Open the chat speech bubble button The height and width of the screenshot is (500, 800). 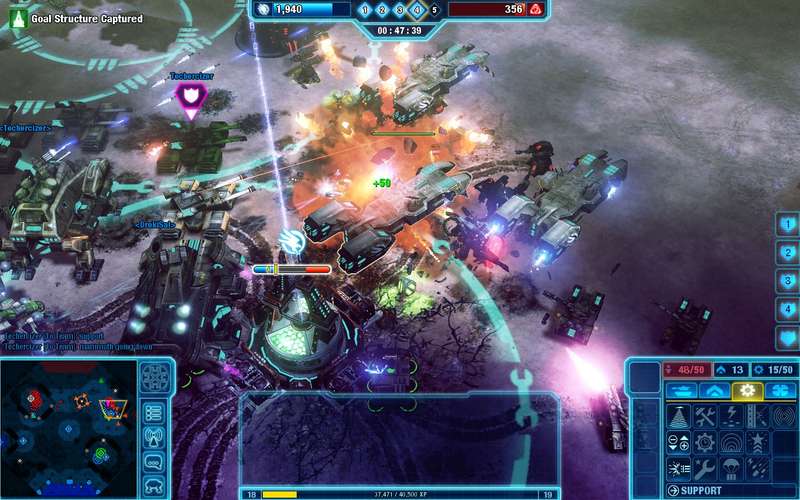[154, 462]
